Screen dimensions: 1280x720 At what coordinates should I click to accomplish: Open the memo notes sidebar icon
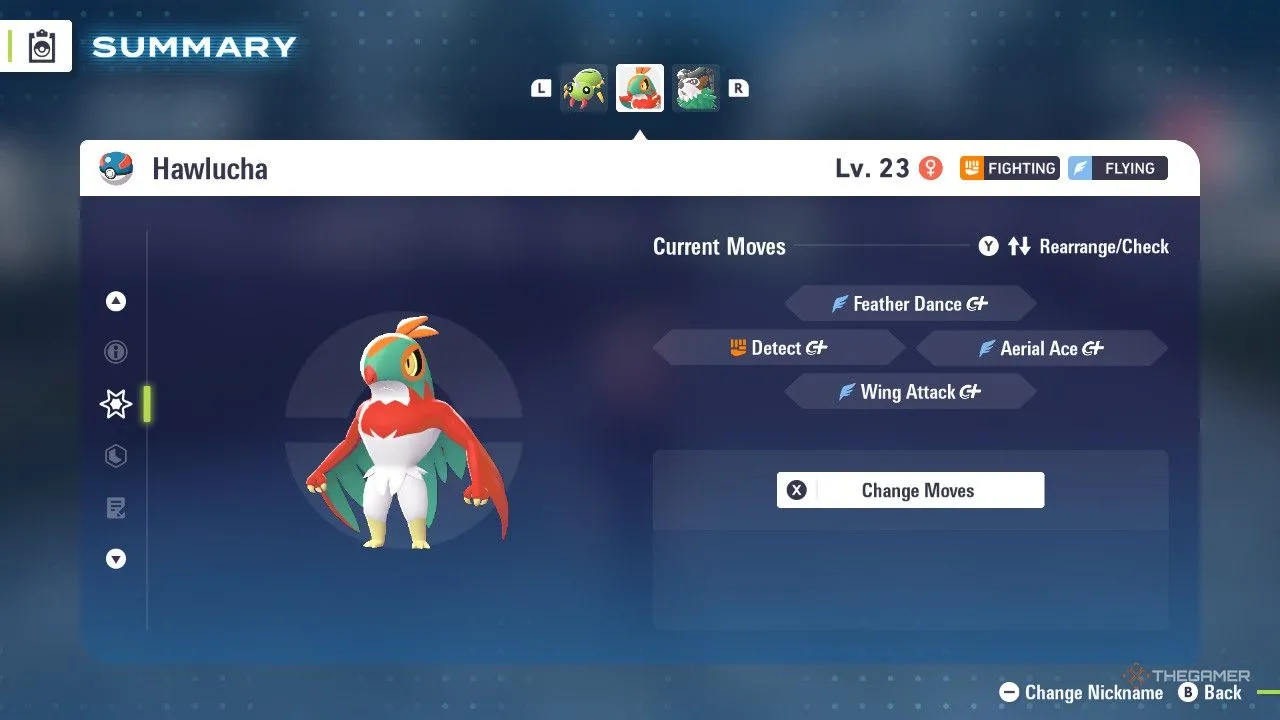coord(115,508)
